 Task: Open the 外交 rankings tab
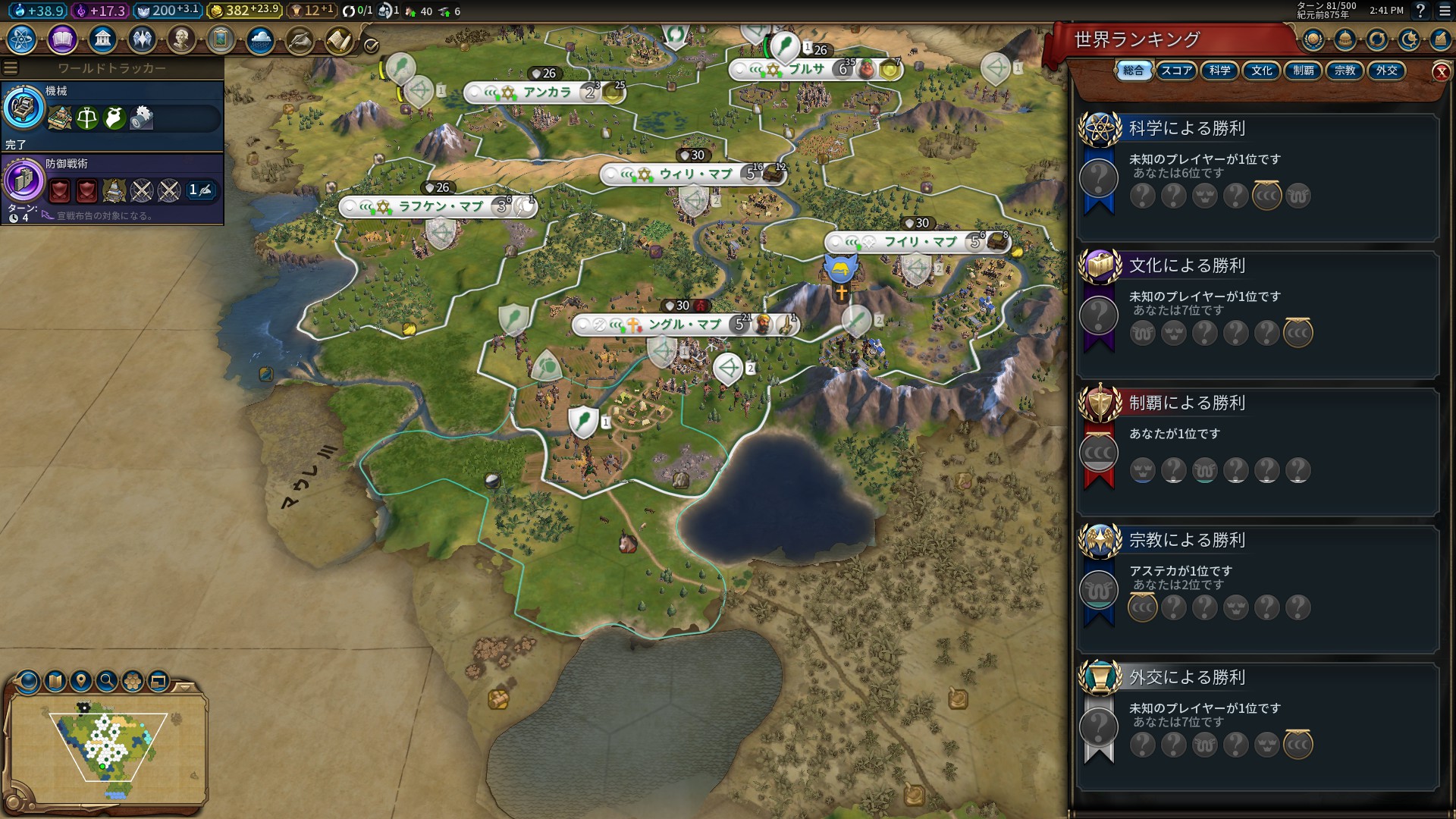pyautogui.click(x=1386, y=71)
